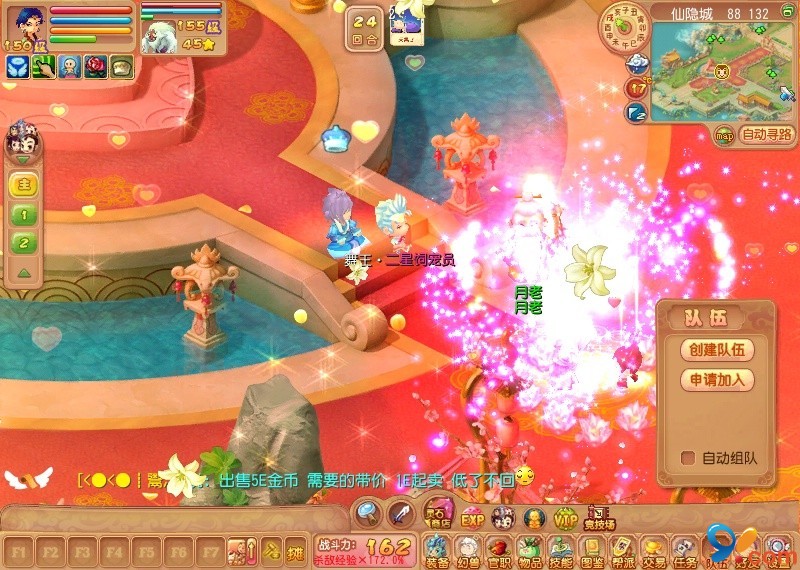800x570 pixels.
Task: Open the world map with the map button
Action: (724, 135)
